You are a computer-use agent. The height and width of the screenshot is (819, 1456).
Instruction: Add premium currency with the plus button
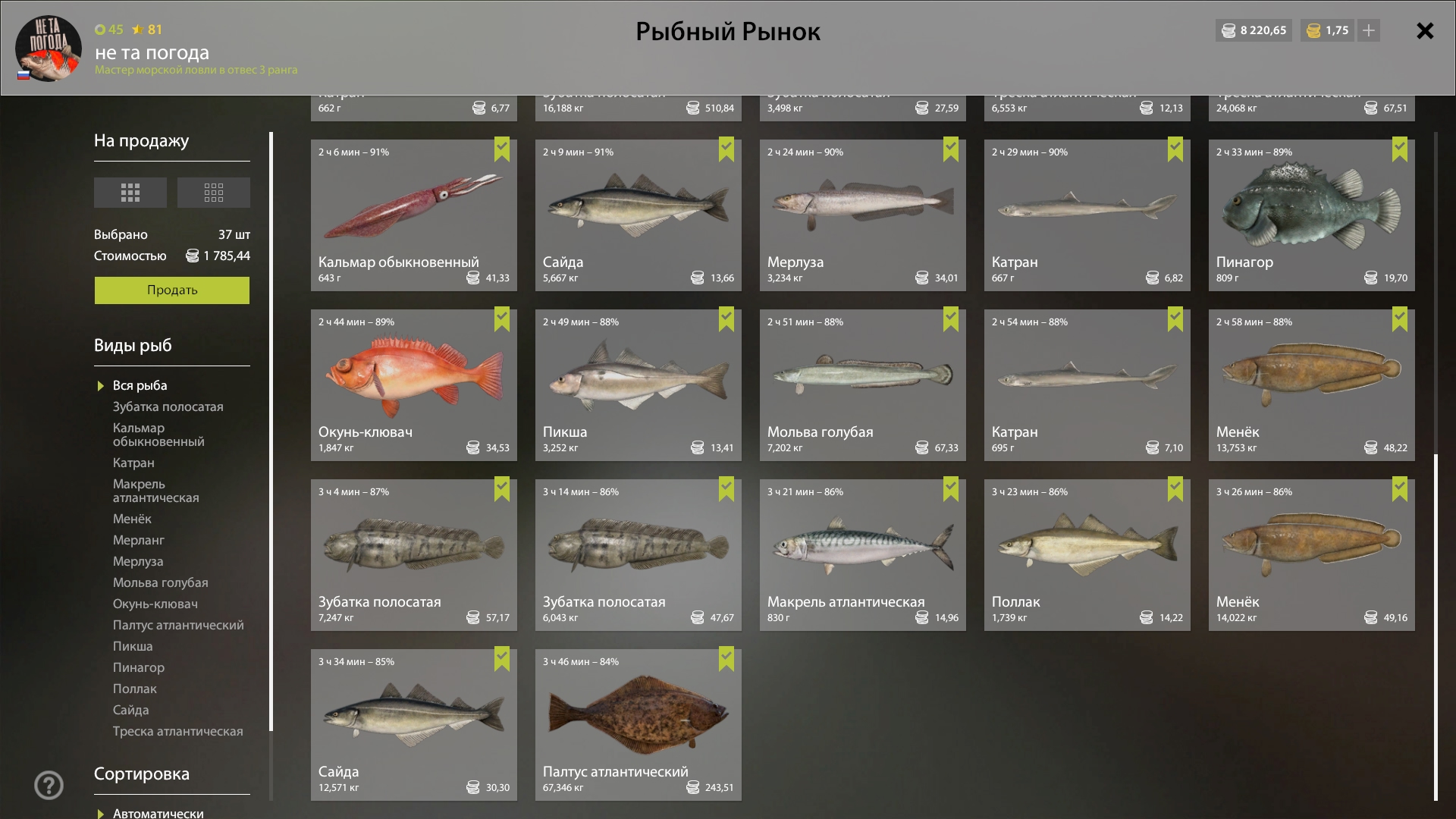pyautogui.click(x=1369, y=31)
